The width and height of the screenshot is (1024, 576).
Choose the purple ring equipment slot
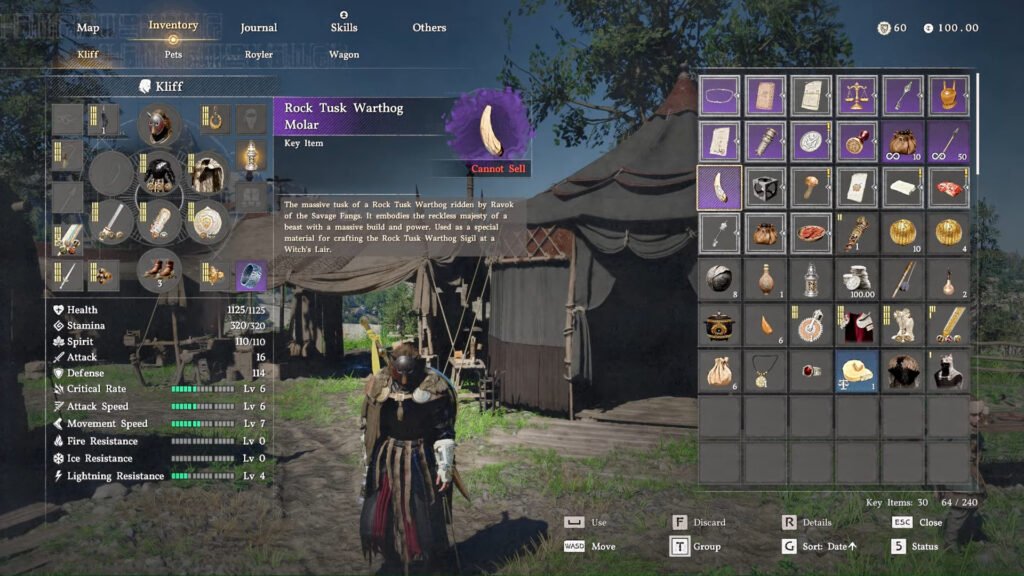click(x=251, y=273)
